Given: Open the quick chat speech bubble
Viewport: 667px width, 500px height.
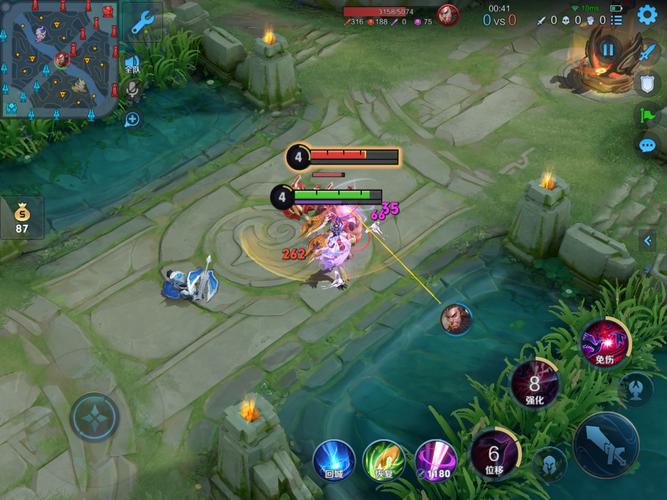Looking at the screenshot, I should (x=647, y=146).
